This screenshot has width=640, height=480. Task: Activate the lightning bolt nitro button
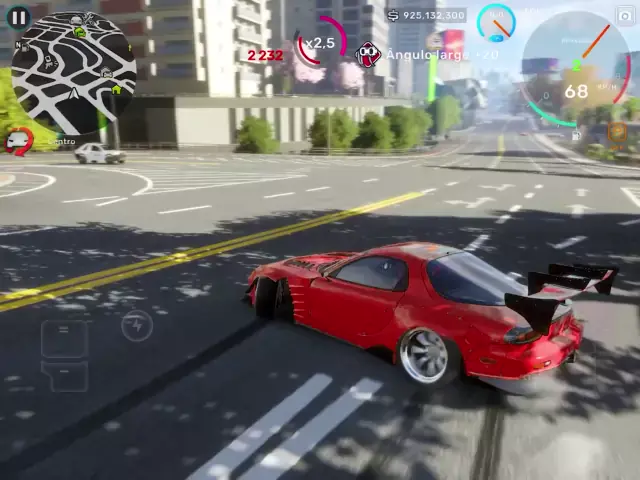[x=137, y=325]
